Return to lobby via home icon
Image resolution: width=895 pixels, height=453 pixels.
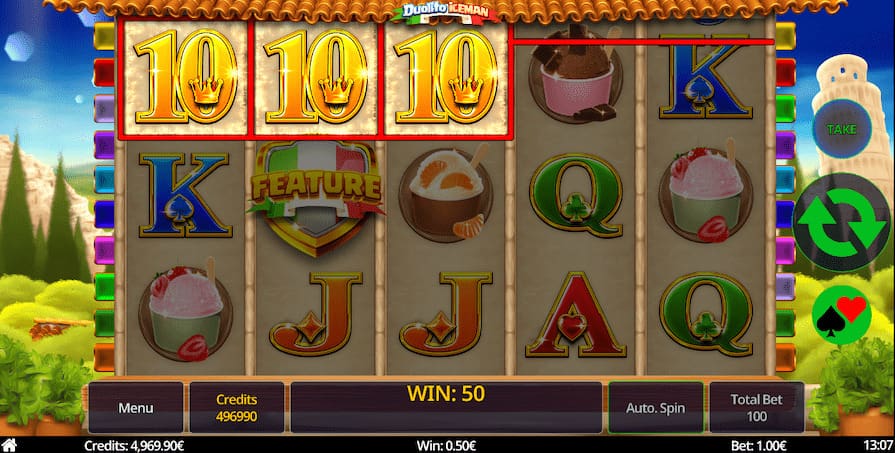pyautogui.click(x=13, y=445)
